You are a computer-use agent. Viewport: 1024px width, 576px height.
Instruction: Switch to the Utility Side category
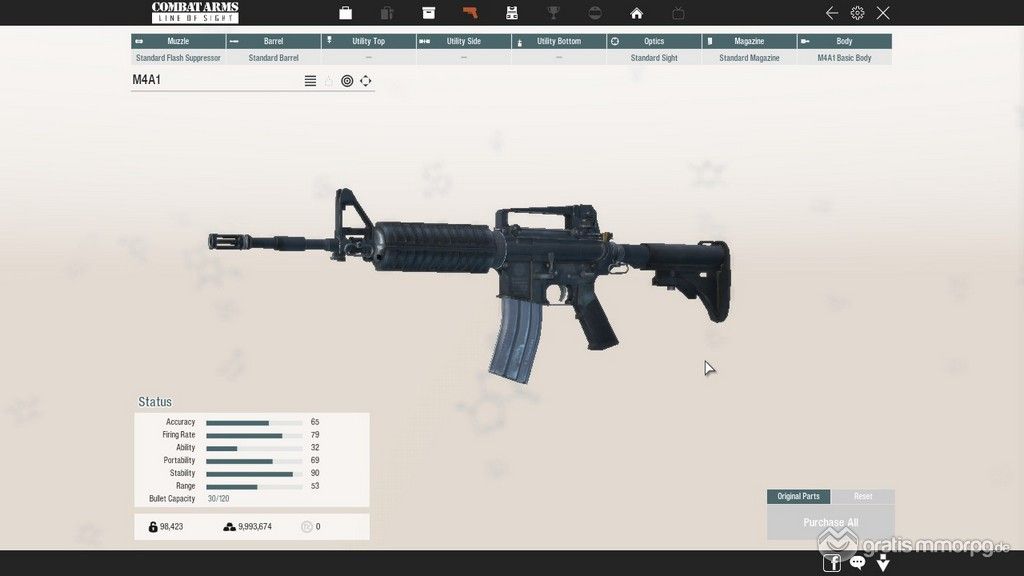[x=463, y=41]
